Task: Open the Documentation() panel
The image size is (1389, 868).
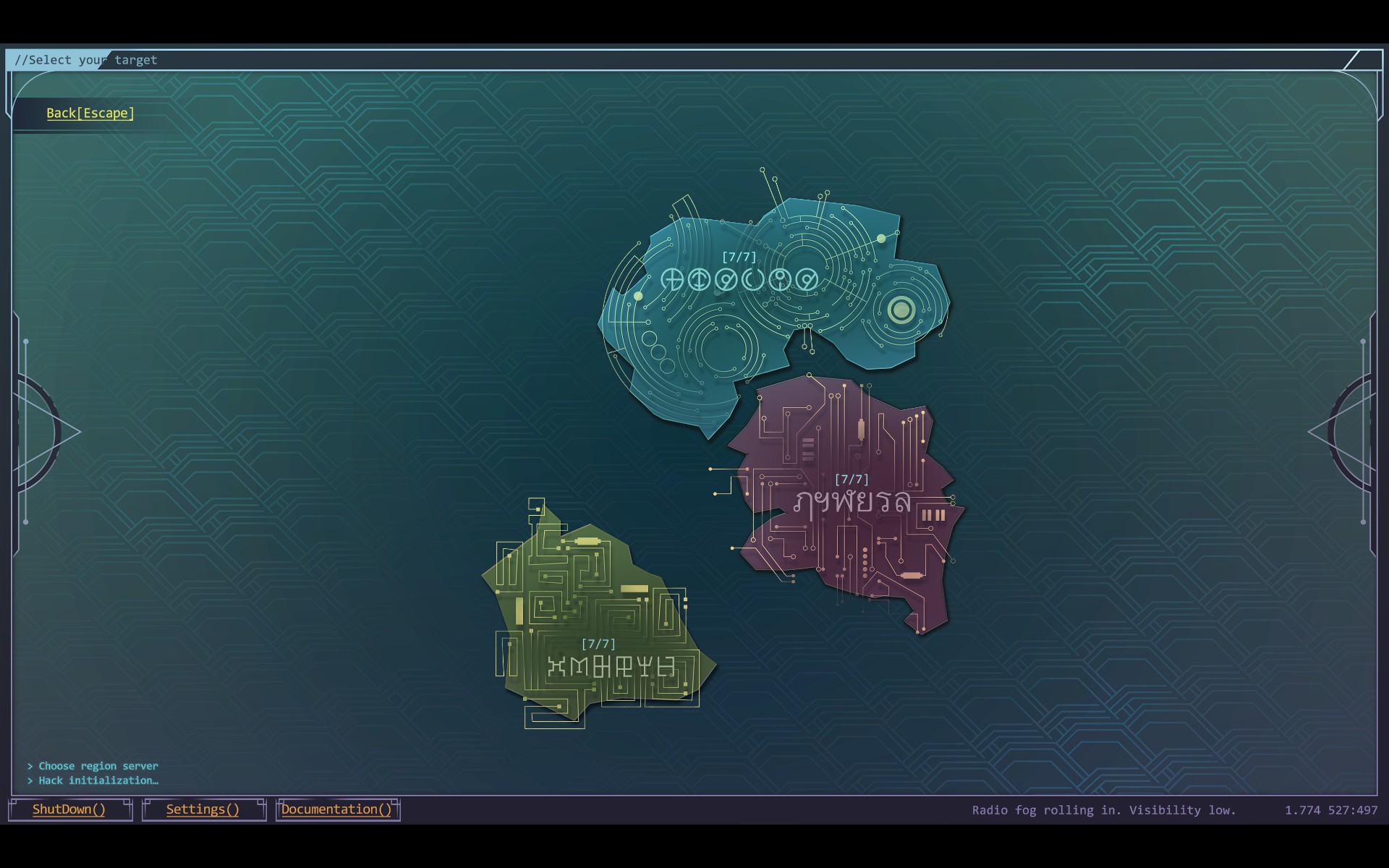Action: pos(336,809)
